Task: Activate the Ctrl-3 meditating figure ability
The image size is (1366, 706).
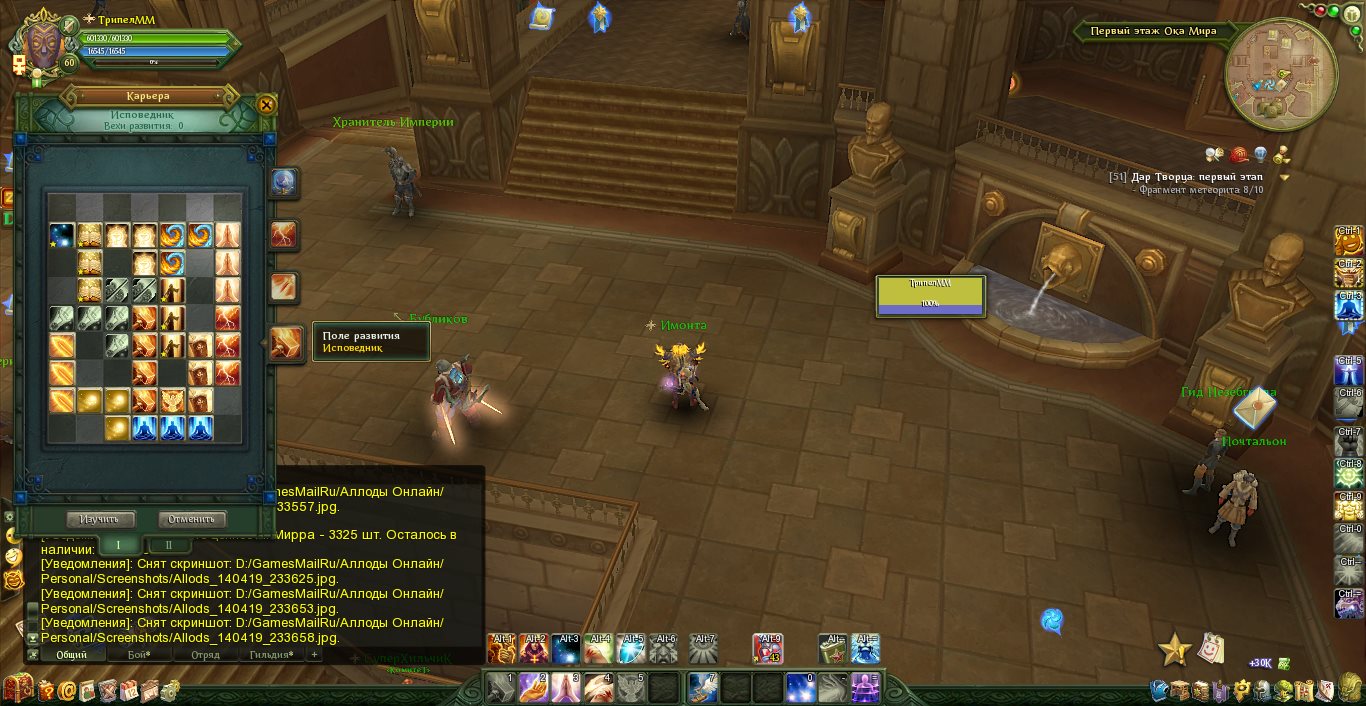Action: click(1349, 306)
